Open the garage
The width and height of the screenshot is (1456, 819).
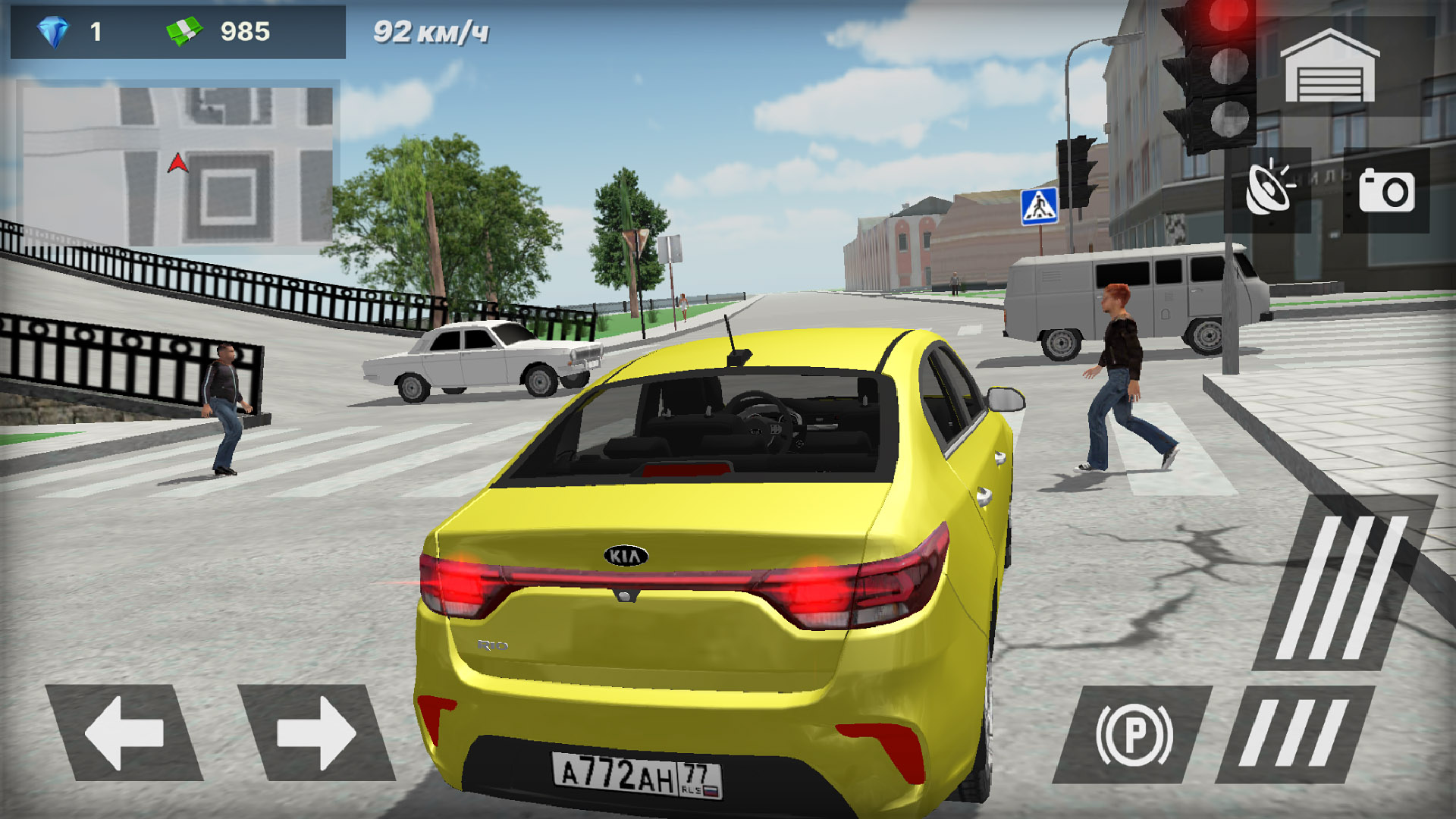[1329, 67]
